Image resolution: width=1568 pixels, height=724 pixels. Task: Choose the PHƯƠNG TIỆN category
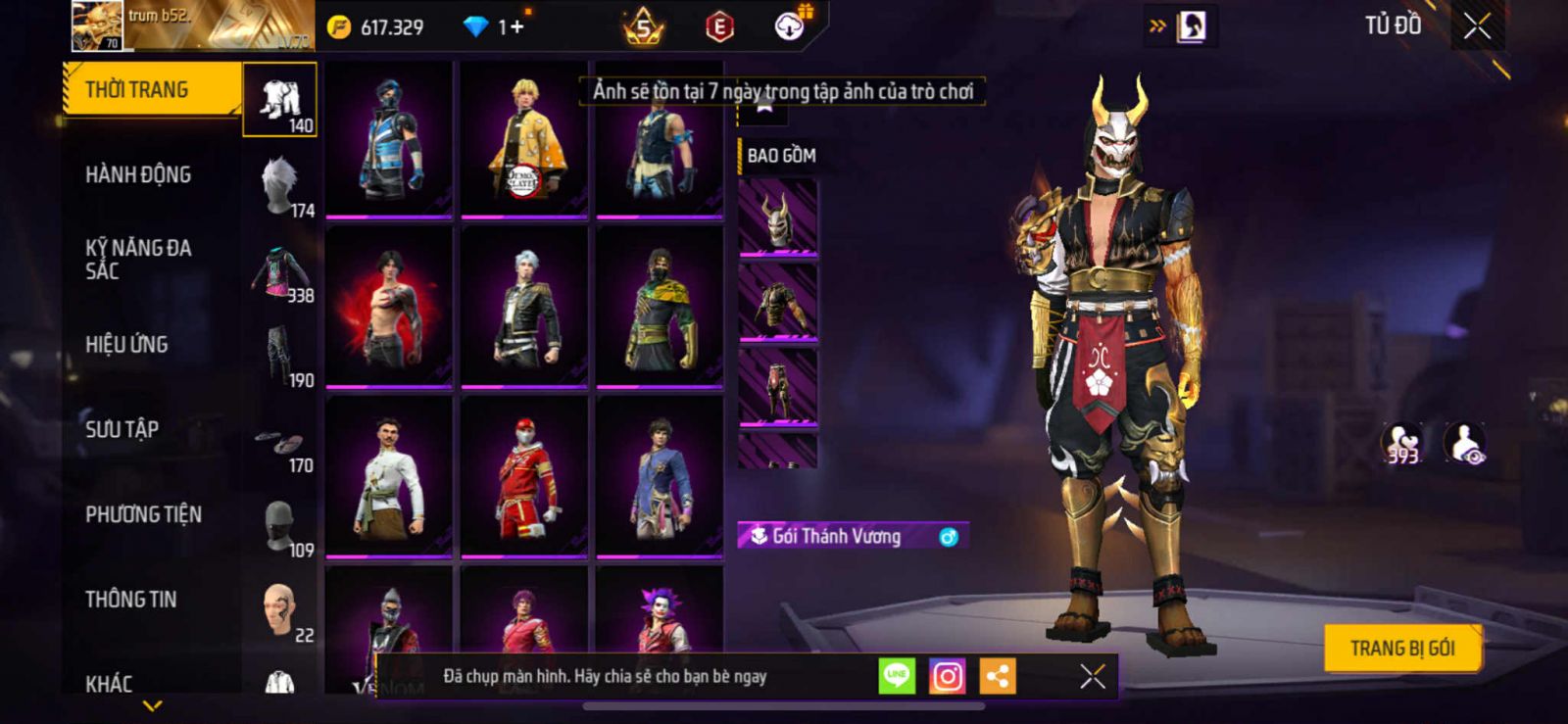point(143,514)
